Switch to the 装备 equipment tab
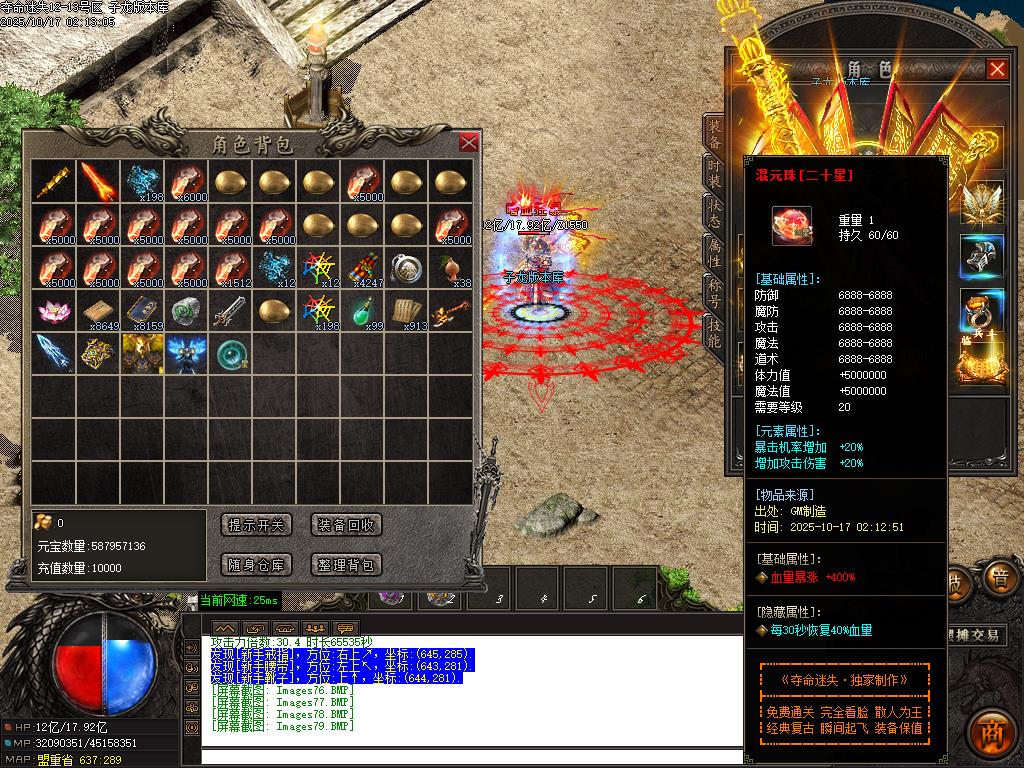Screen dimensions: 1024x768 point(714,131)
